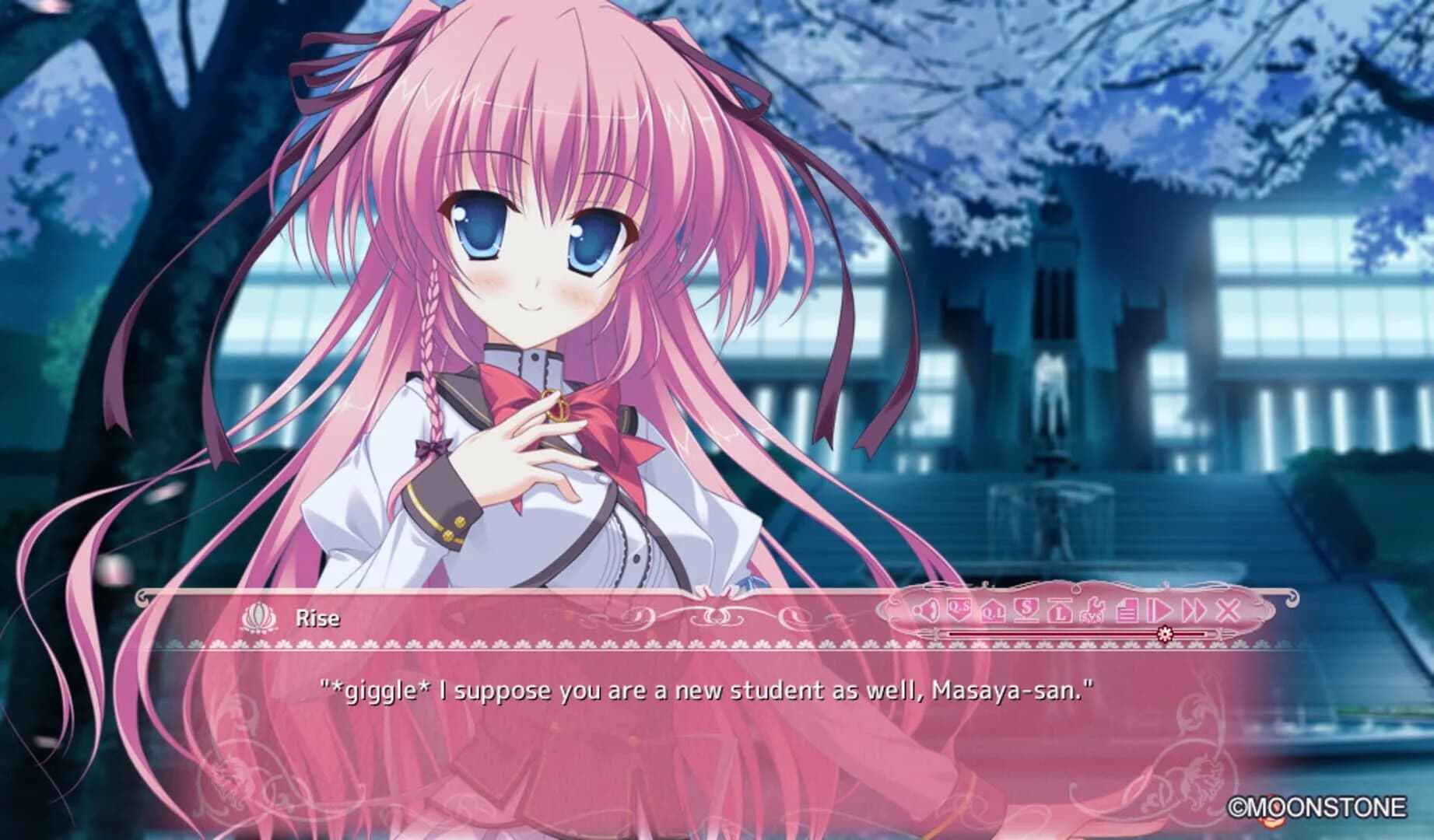
Task: Mute voice playback with the speaker icon
Action: [927, 611]
